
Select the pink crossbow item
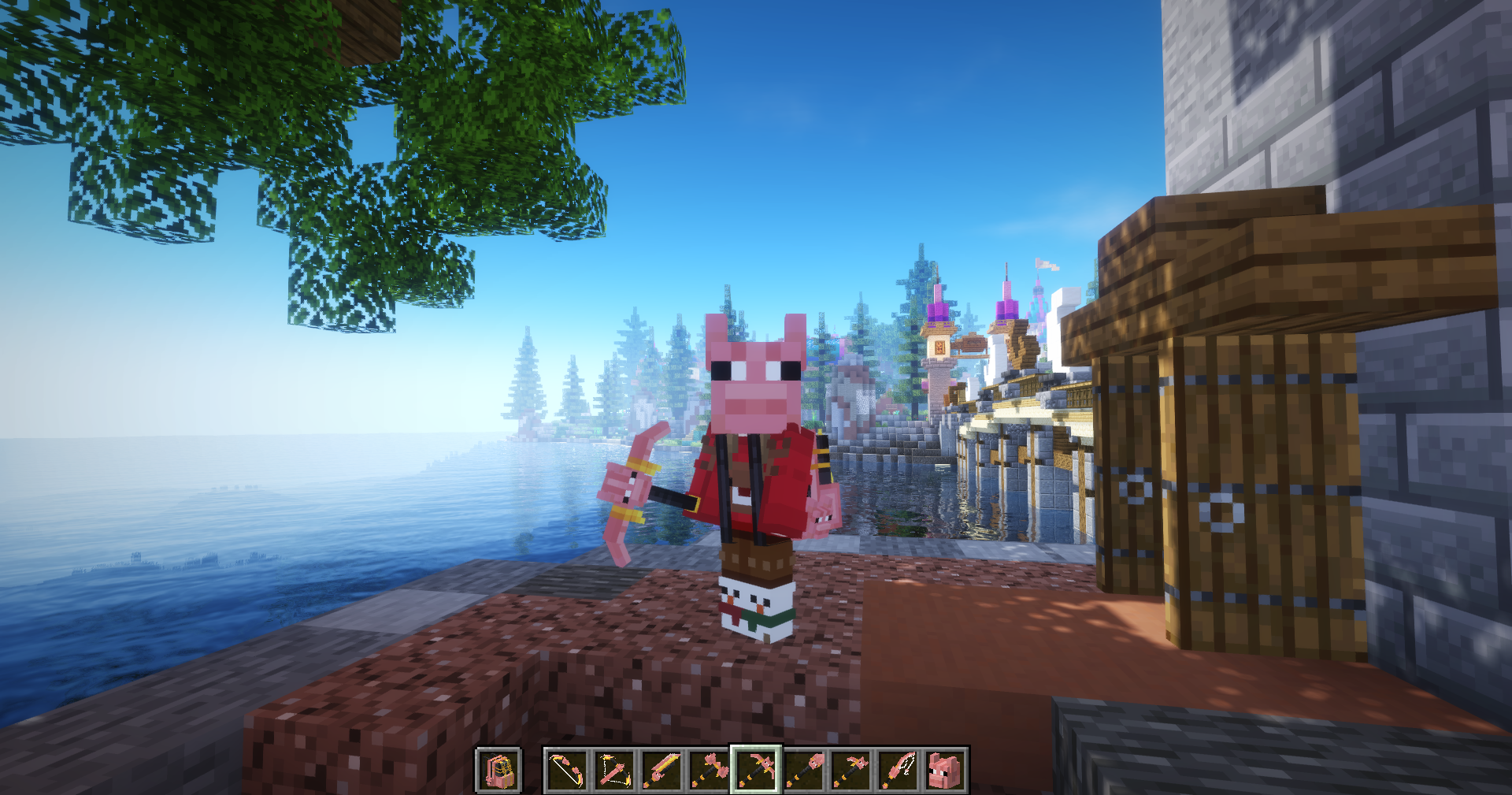pyautogui.click(x=614, y=772)
